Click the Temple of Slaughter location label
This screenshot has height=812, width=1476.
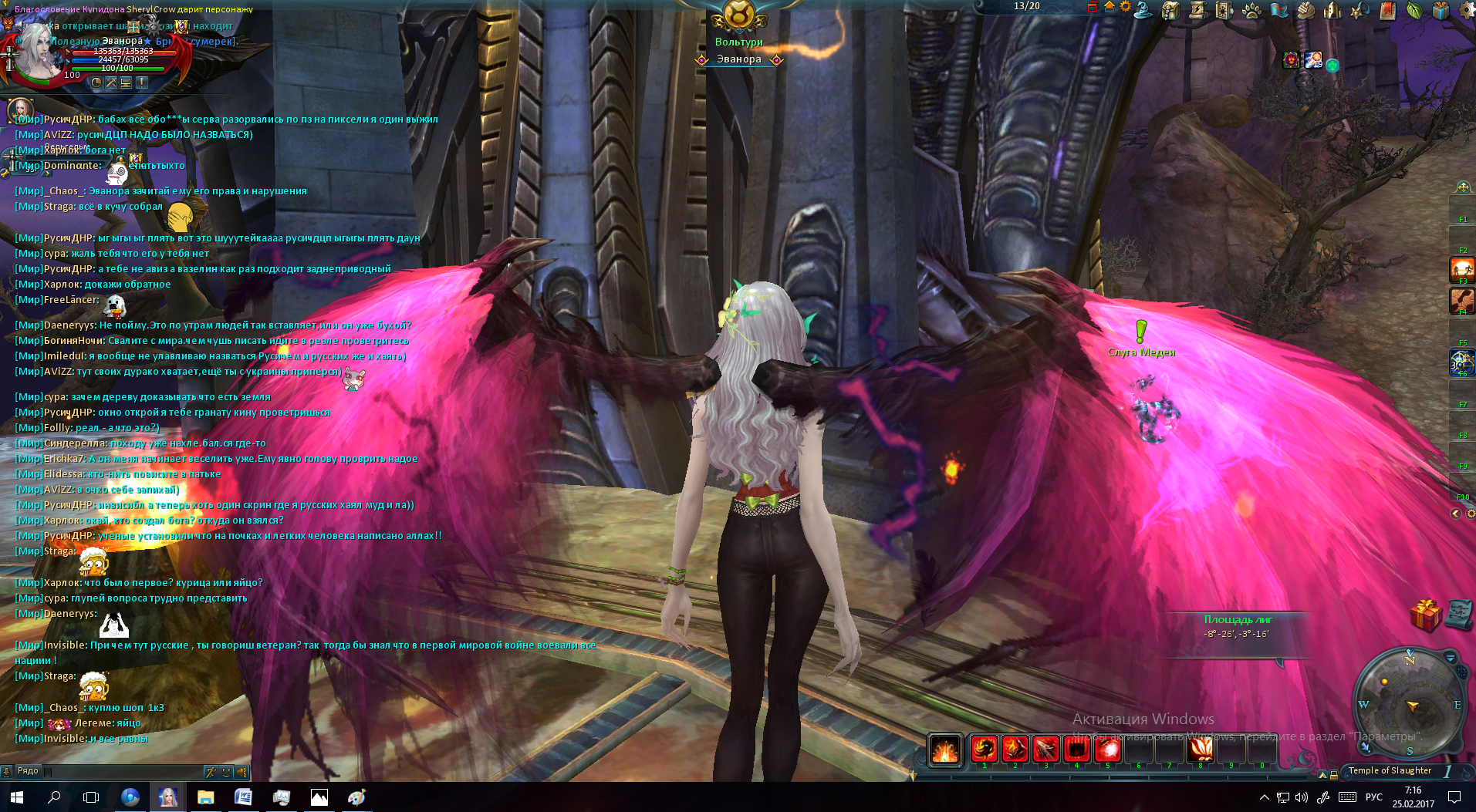click(x=1390, y=770)
